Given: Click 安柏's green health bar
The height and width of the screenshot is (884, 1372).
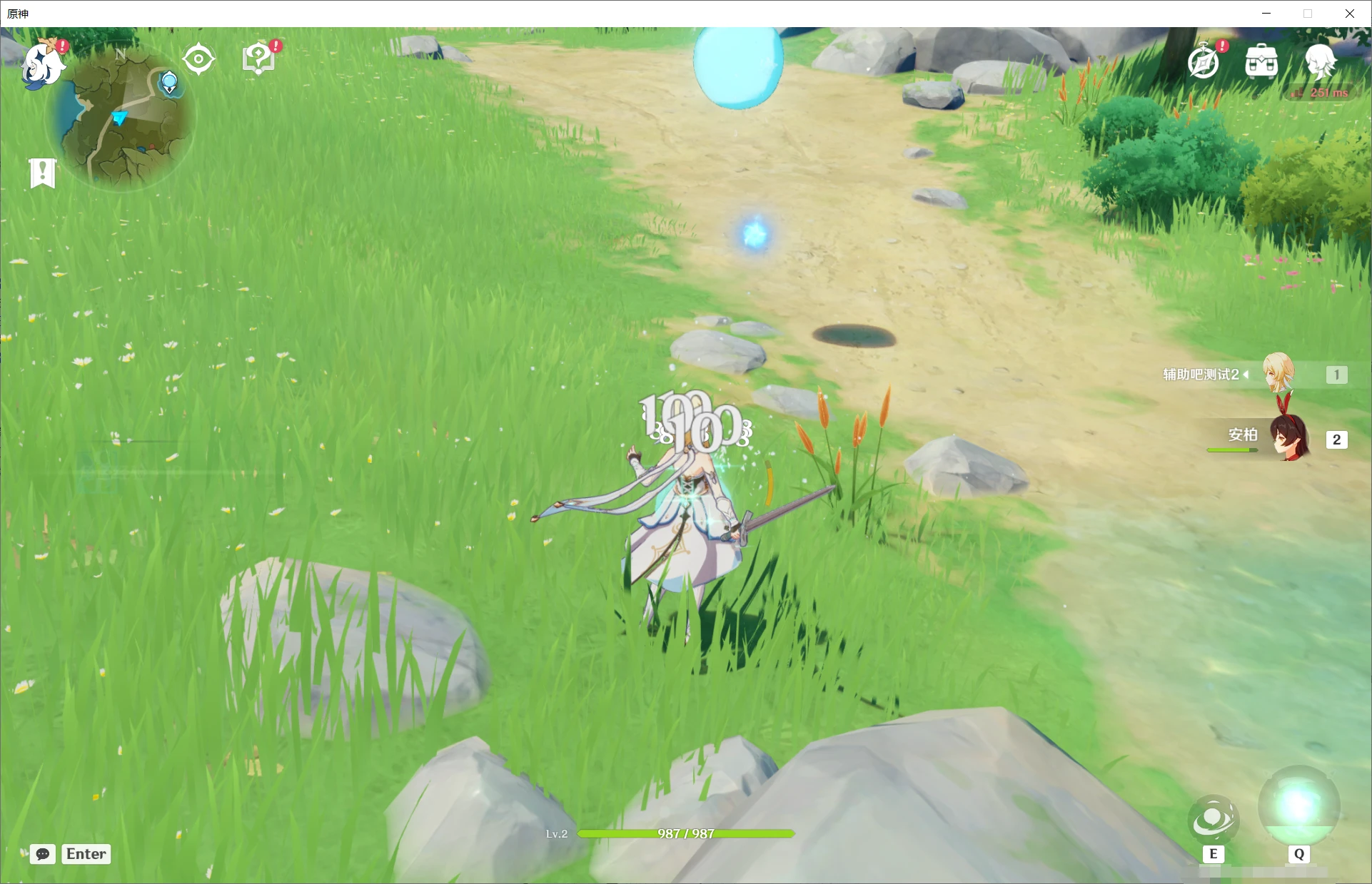Looking at the screenshot, I should pos(1233,450).
